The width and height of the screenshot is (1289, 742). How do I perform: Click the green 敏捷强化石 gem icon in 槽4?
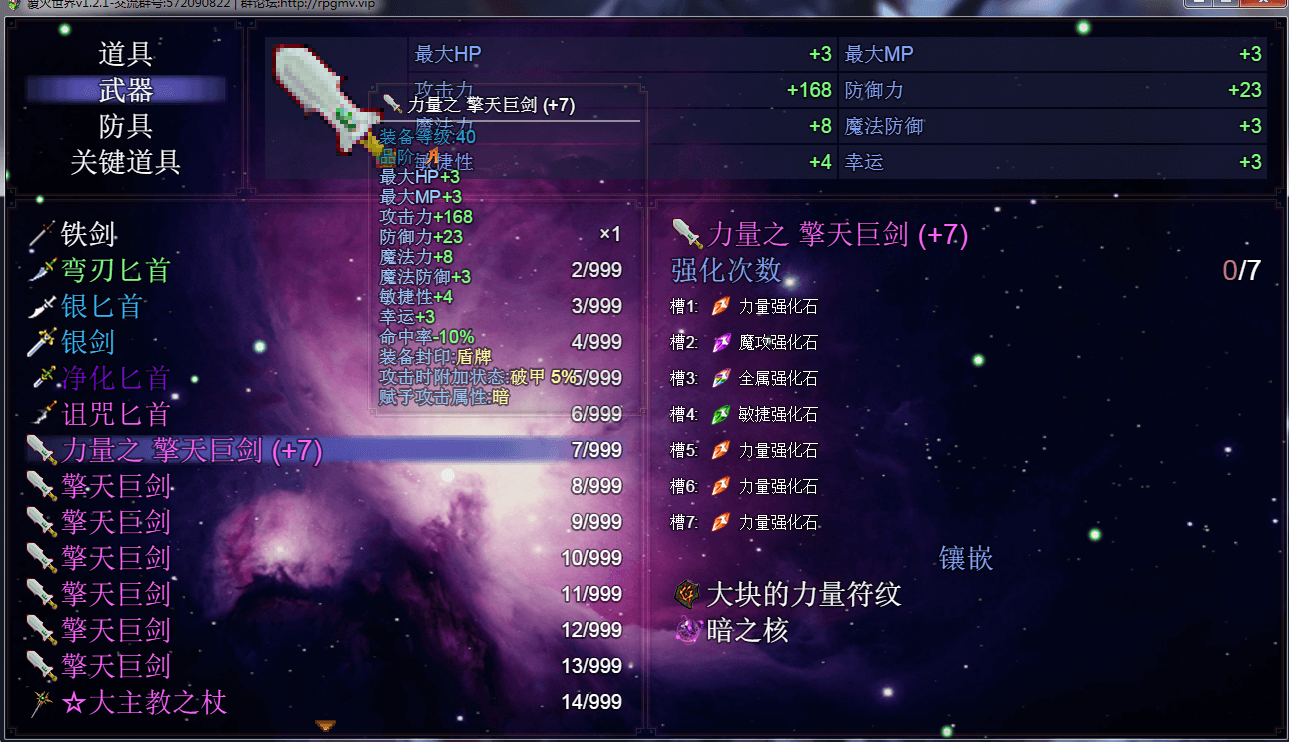tap(719, 414)
